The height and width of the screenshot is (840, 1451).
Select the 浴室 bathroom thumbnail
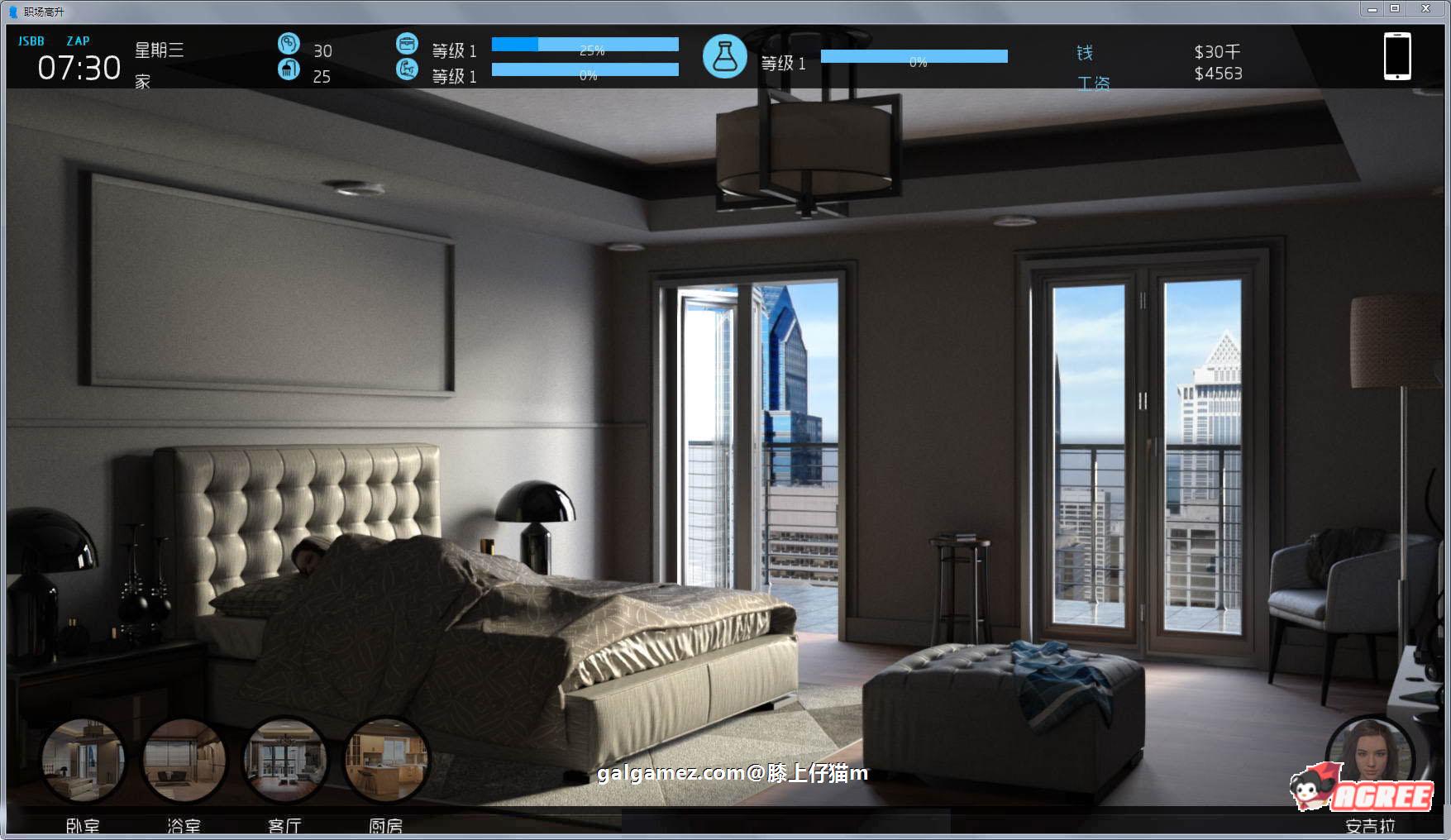184,760
